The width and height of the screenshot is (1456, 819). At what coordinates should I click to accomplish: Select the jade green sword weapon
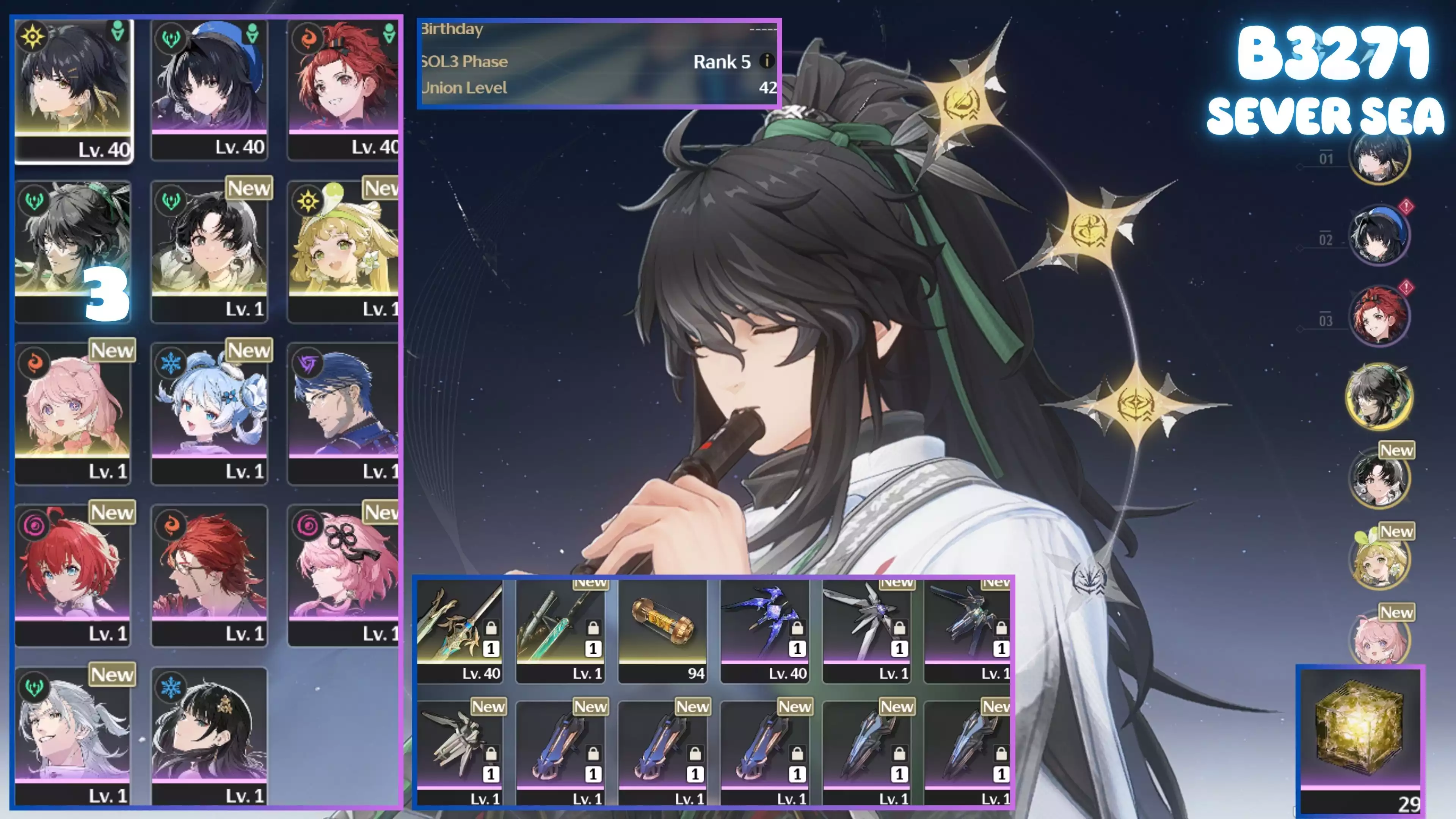(x=561, y=630)
